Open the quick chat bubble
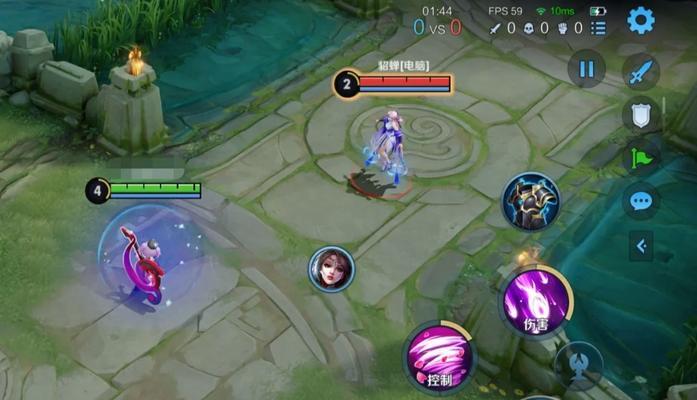 640,201
